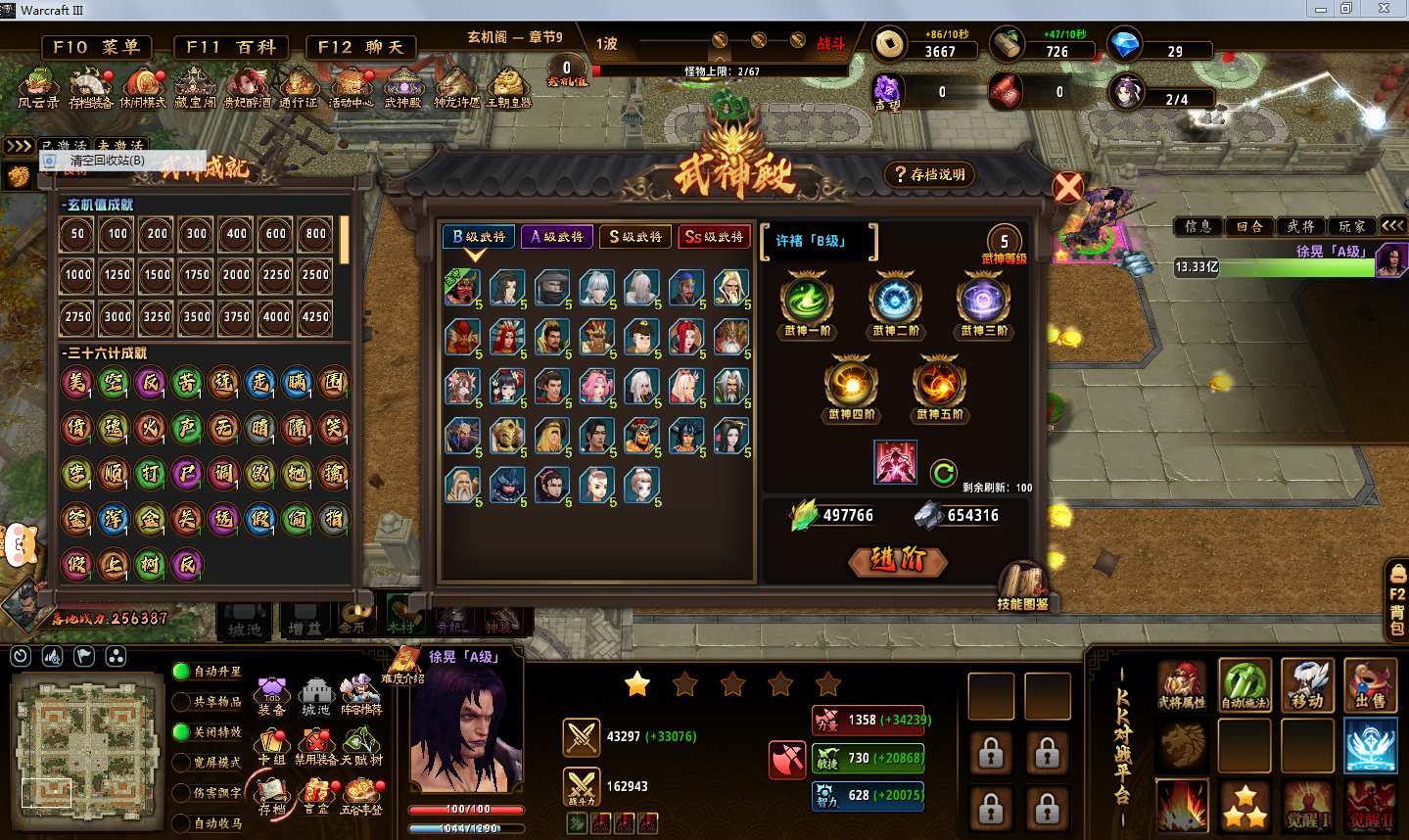Toggle the 共享物品 option
Viewport: 1409px width, 840px height.
click(x=182, y=701)
